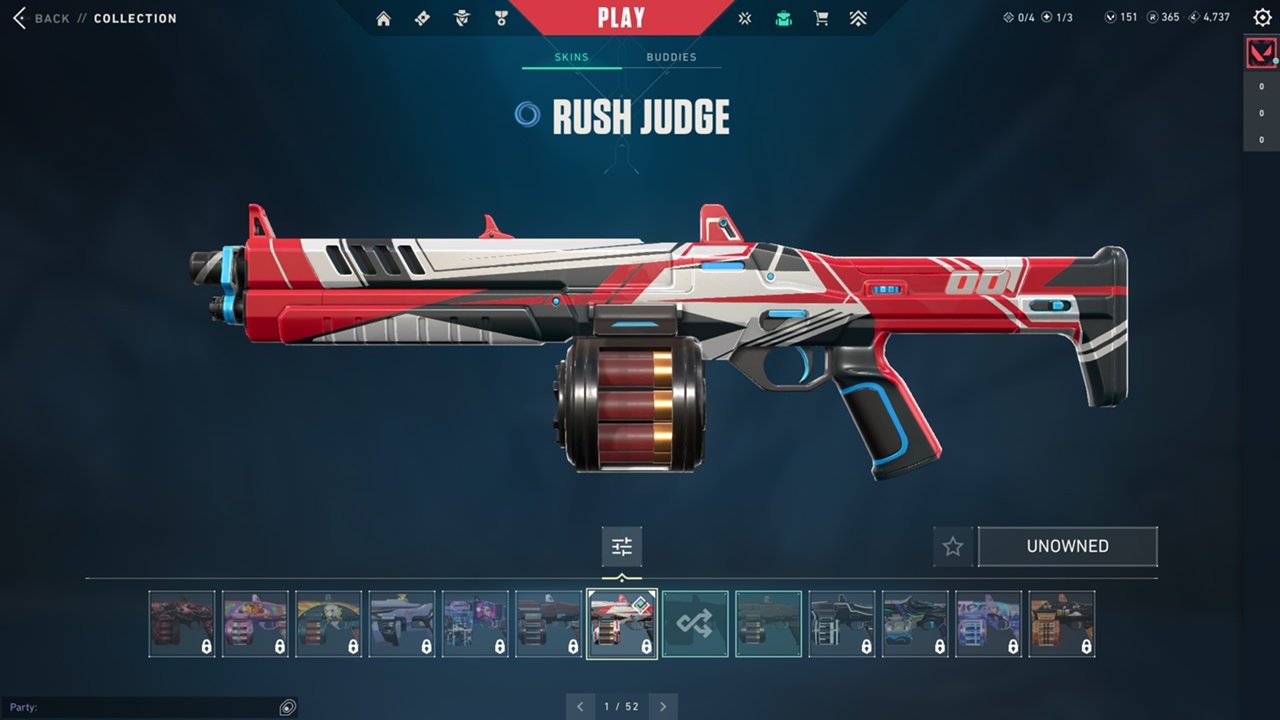Select the Rush Judge skin thumbnail
The image size is (1280, 720).
622,624
